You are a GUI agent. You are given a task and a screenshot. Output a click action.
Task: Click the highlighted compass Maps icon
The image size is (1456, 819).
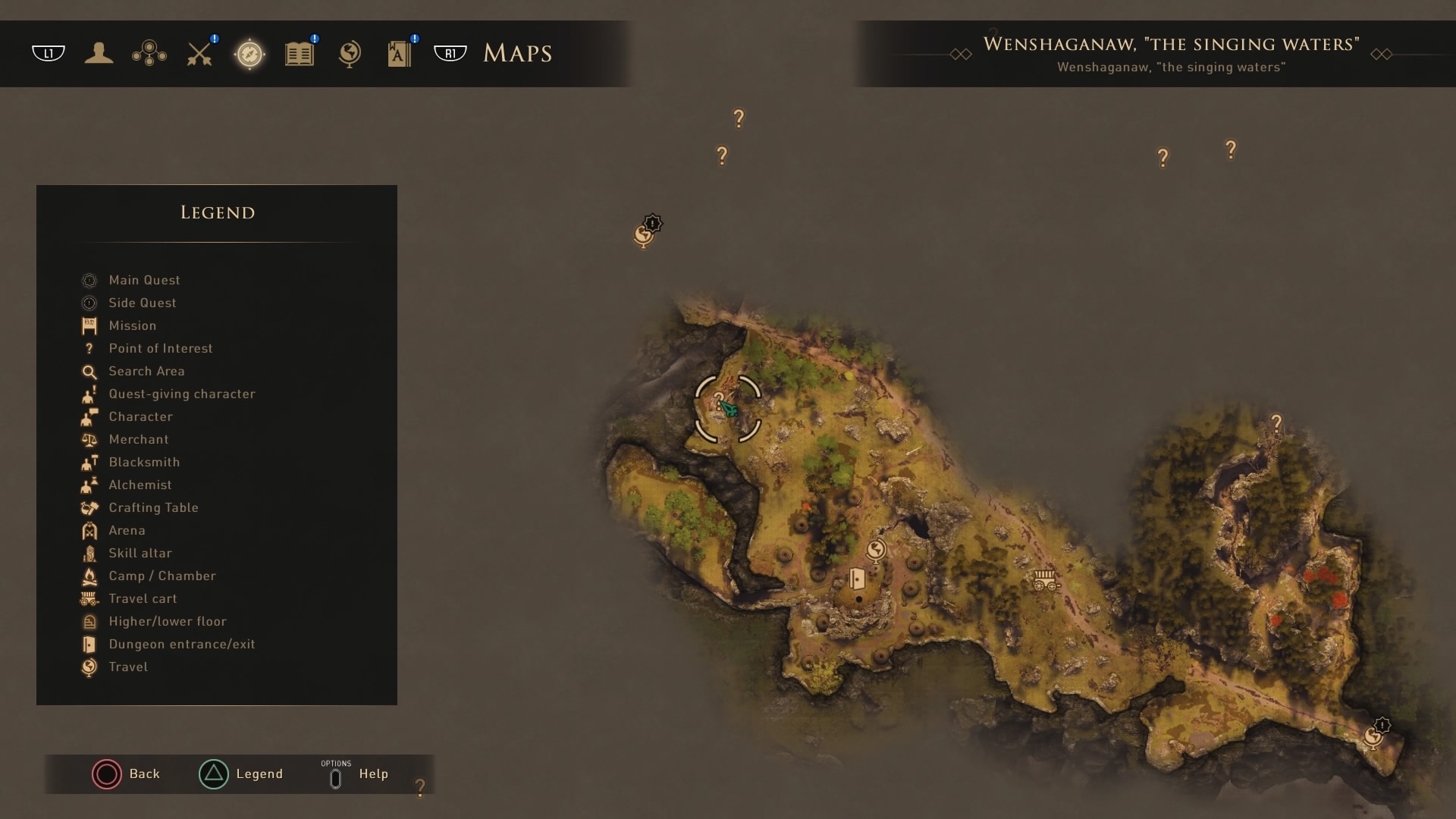[x=249, y=53]
